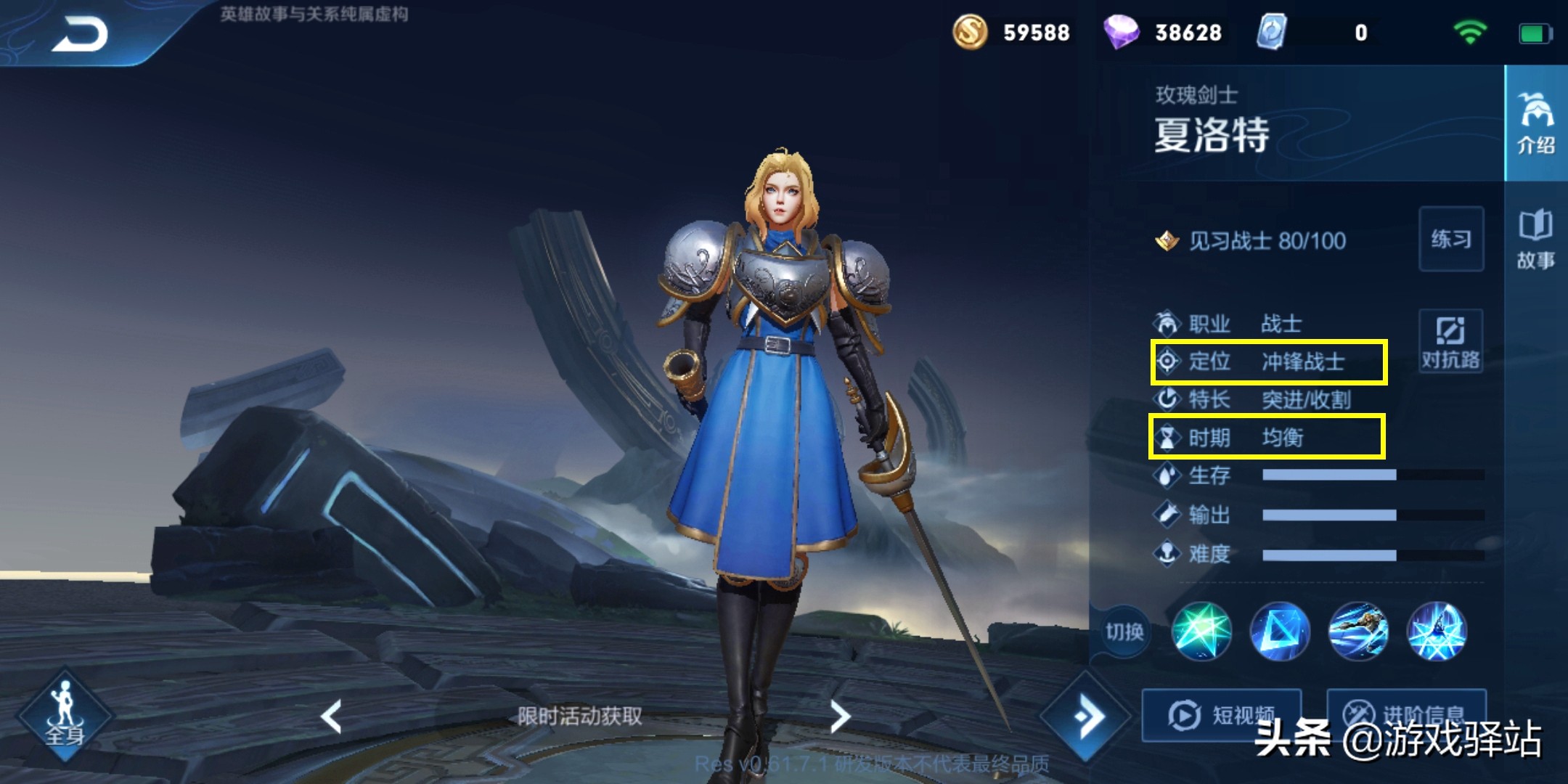Select the sword dash skill icon
1568x784 pixels.
click(1358, 632)
